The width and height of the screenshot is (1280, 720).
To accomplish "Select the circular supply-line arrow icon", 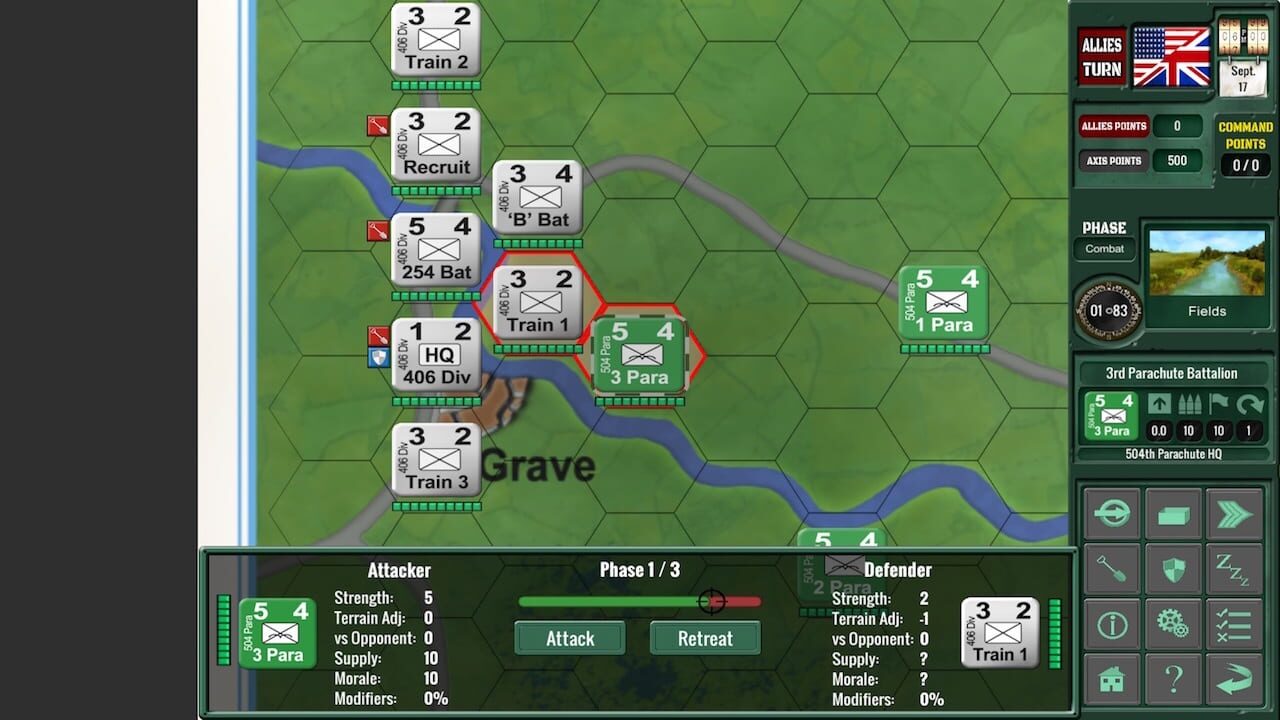I will click(x=1113, y=513).
